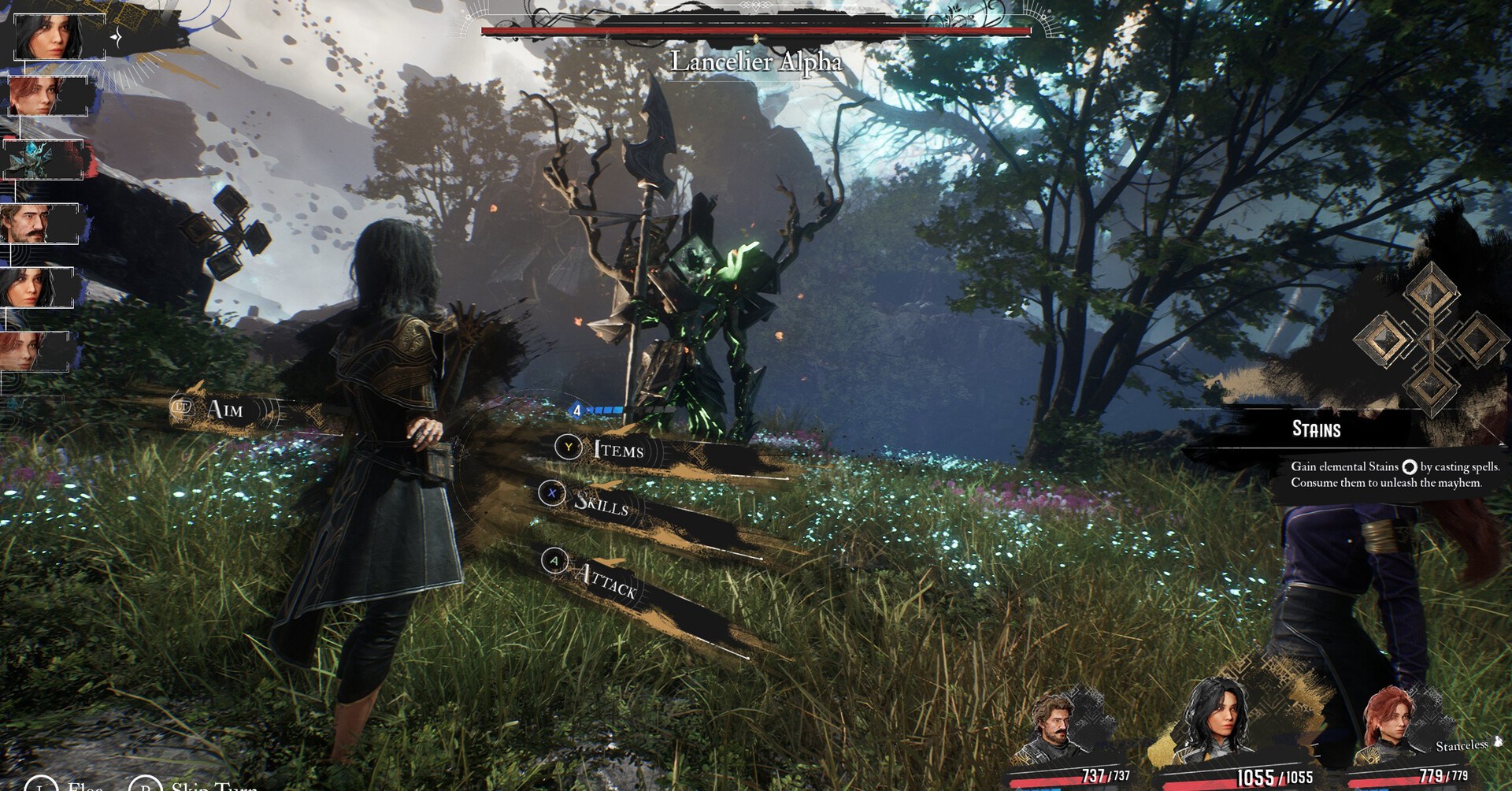Click the four-diamond Stains indicator beside the tutorial
Viewport: 1512px width, 791px height.
1429,340
